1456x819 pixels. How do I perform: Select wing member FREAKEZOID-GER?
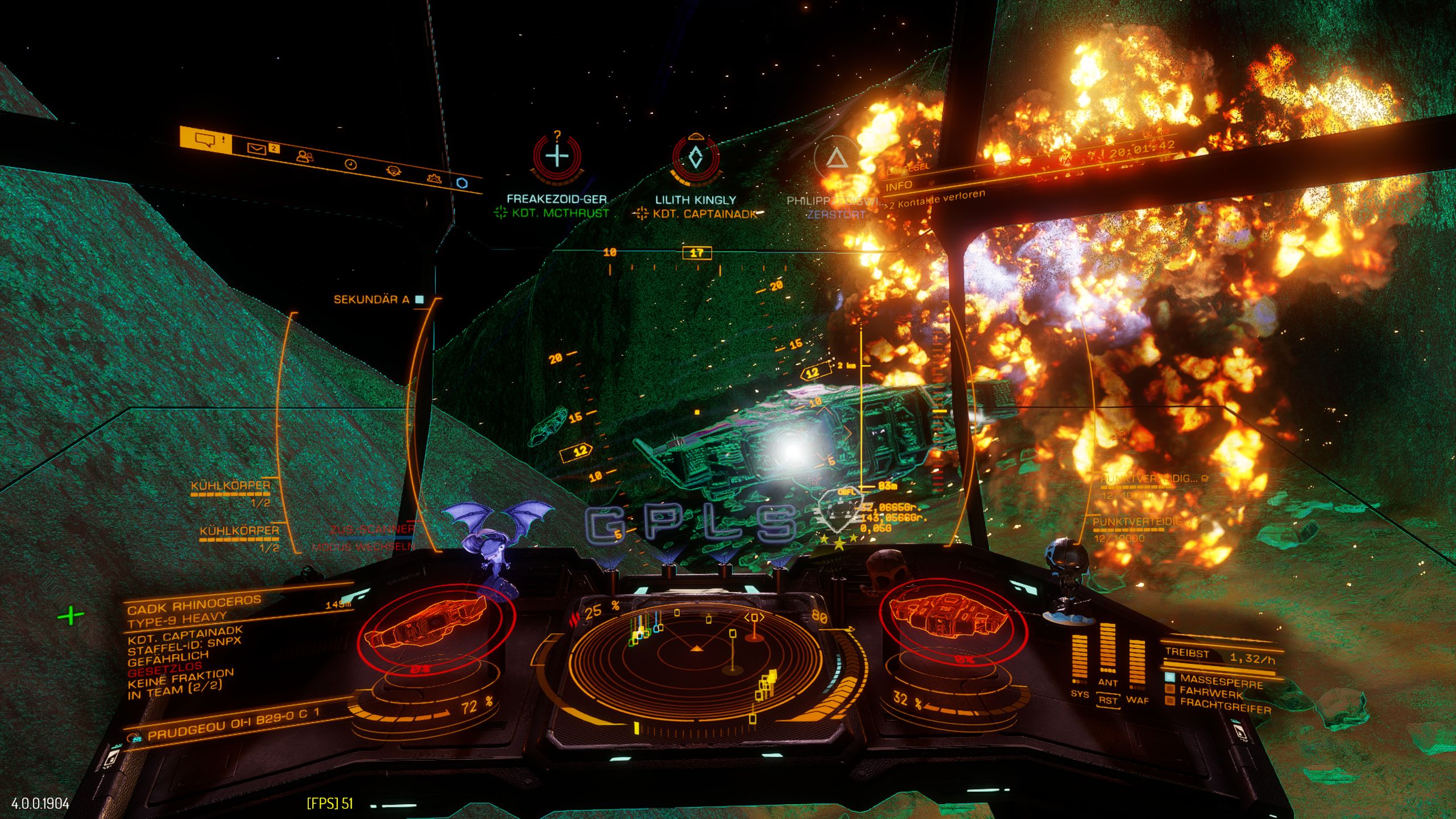tap(557, 156)
